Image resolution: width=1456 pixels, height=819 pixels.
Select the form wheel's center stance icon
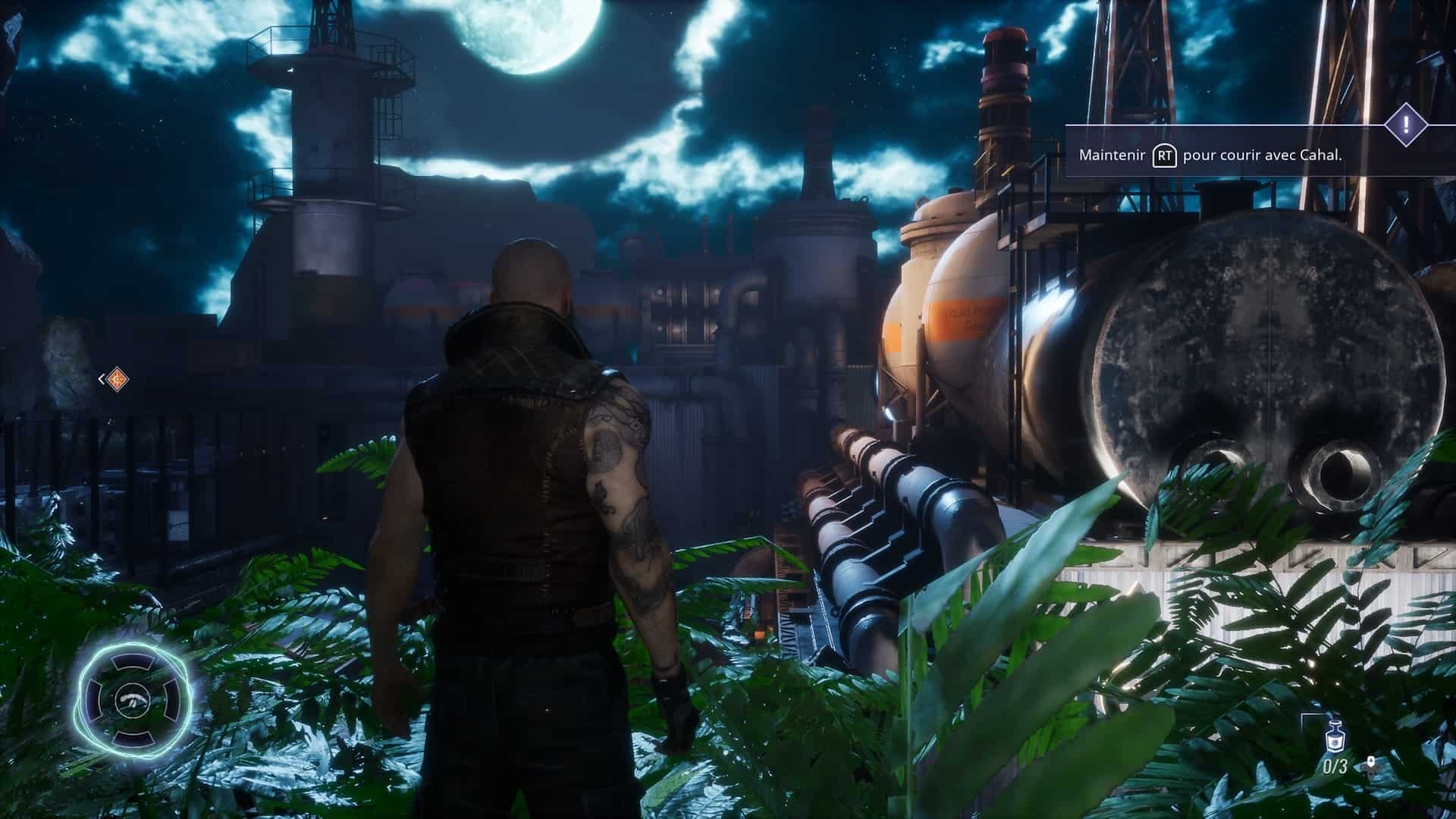[x=133, y=701]
